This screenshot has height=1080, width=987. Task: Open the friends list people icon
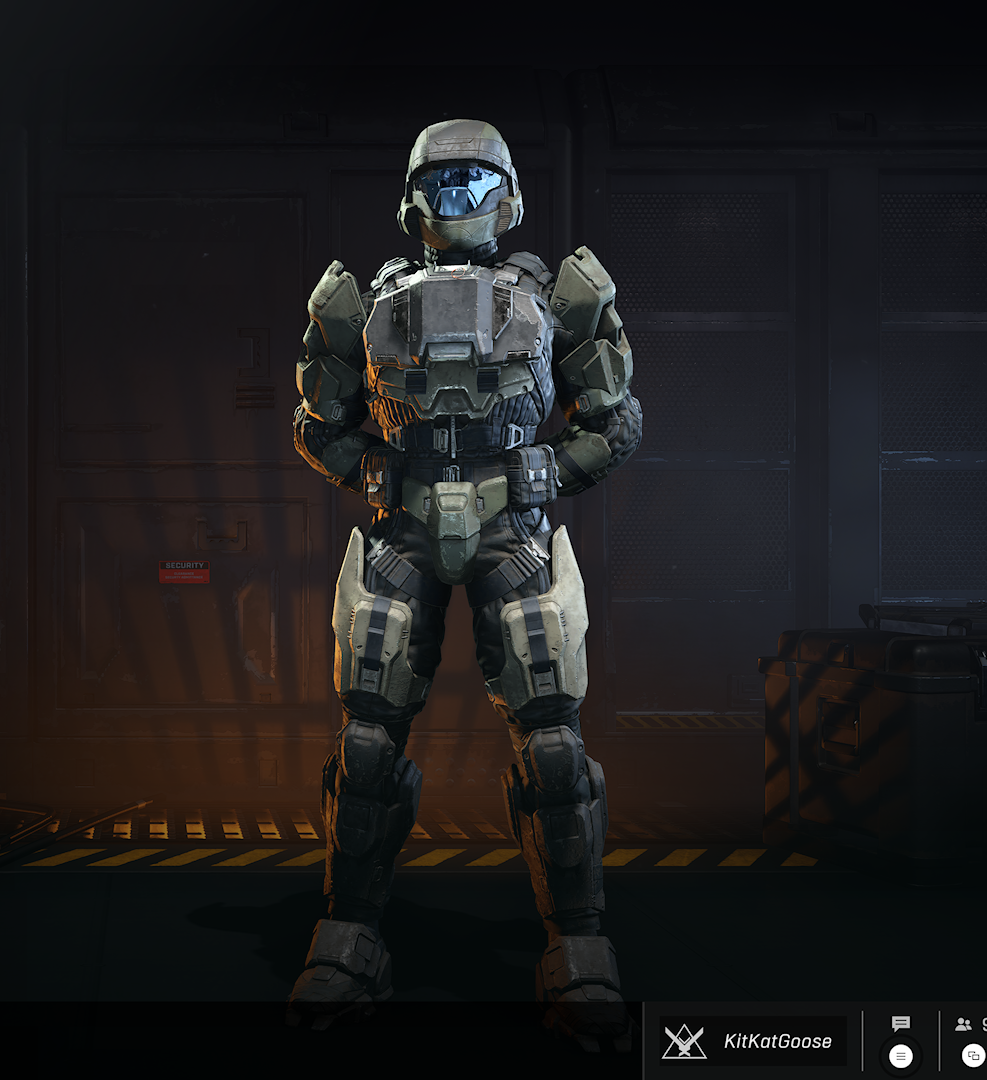[x=964, y=1024]
